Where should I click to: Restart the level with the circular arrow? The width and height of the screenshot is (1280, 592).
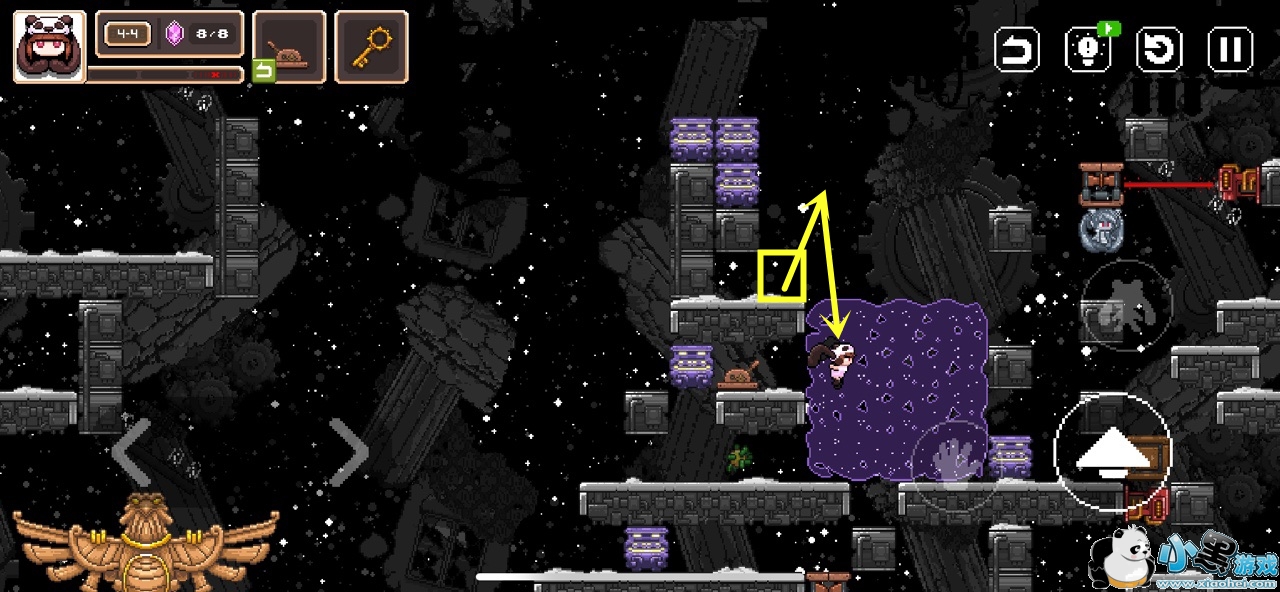pyautogui.click(x=1160, y=49)
